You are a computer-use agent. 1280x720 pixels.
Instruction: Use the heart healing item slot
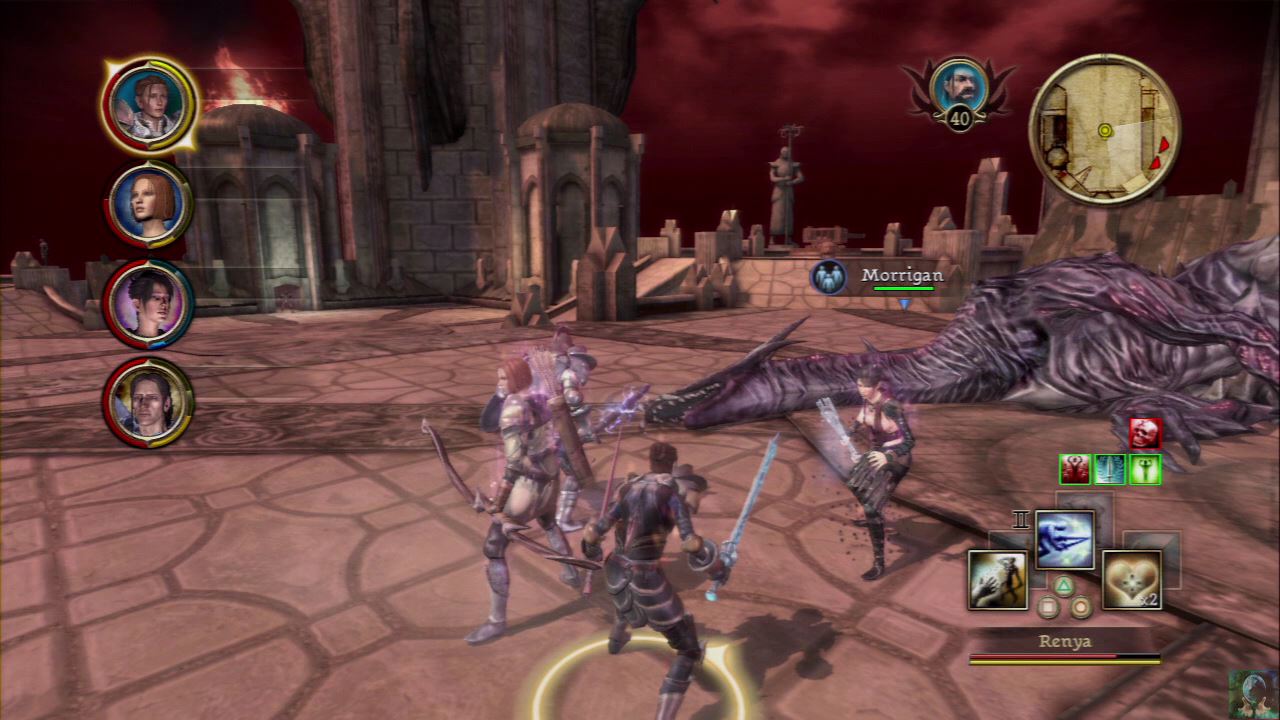pos(1131,579)
